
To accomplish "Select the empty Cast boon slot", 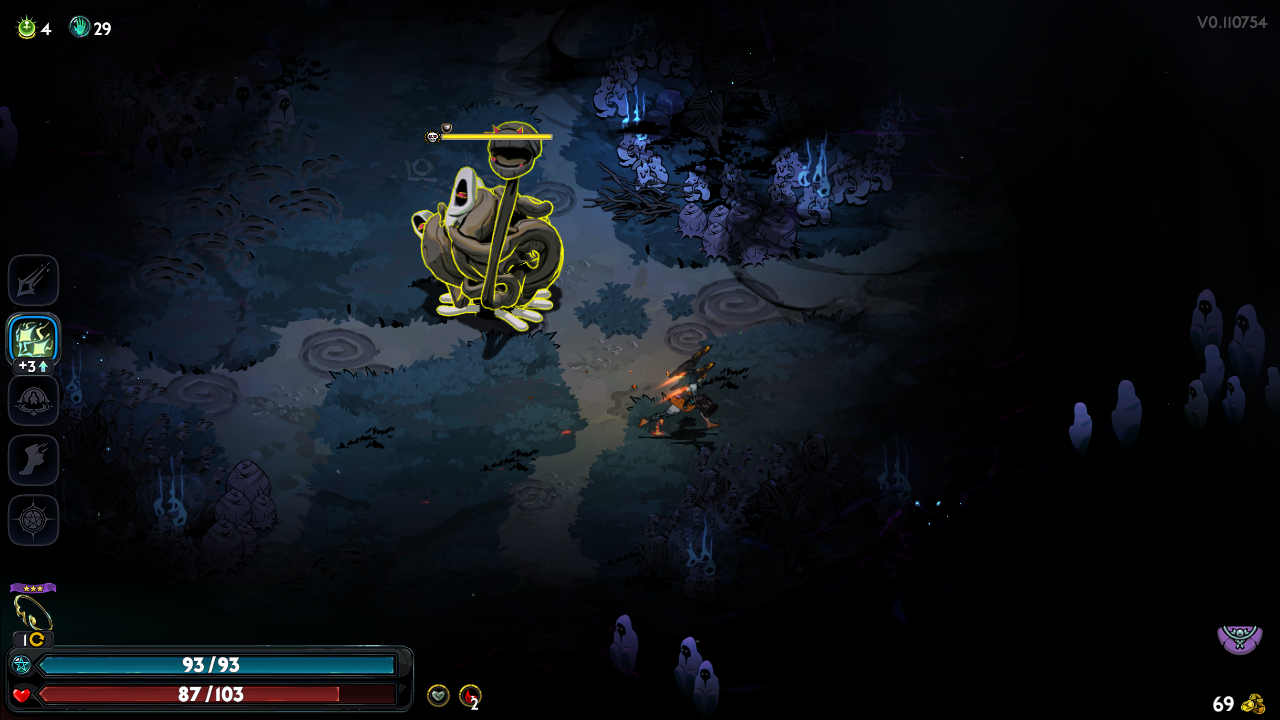I will click(34, 400).
